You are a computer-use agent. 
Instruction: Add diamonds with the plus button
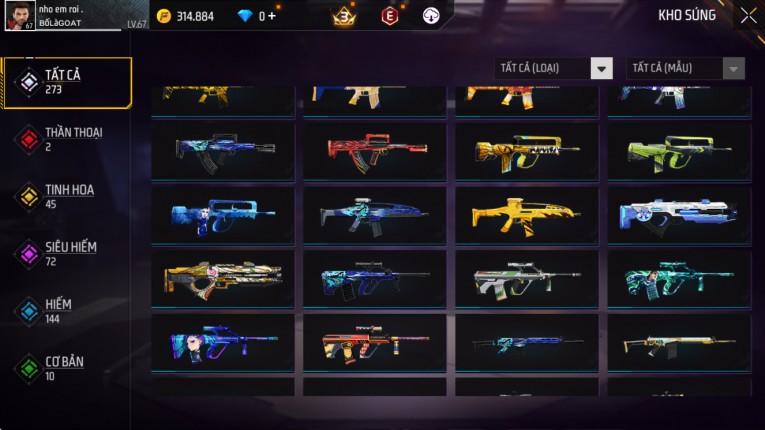point(273,16)
